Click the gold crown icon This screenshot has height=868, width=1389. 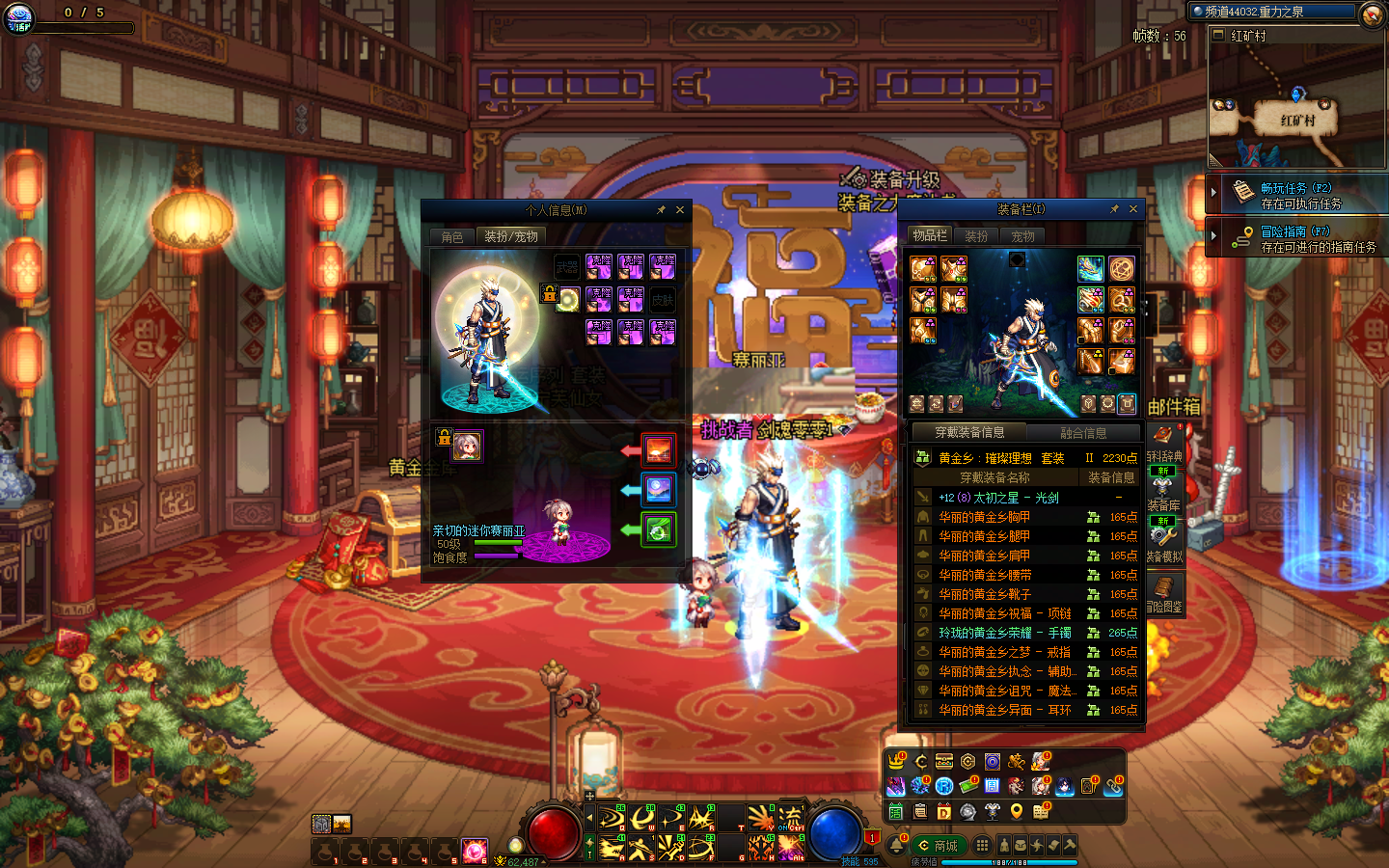pos(897,762)
